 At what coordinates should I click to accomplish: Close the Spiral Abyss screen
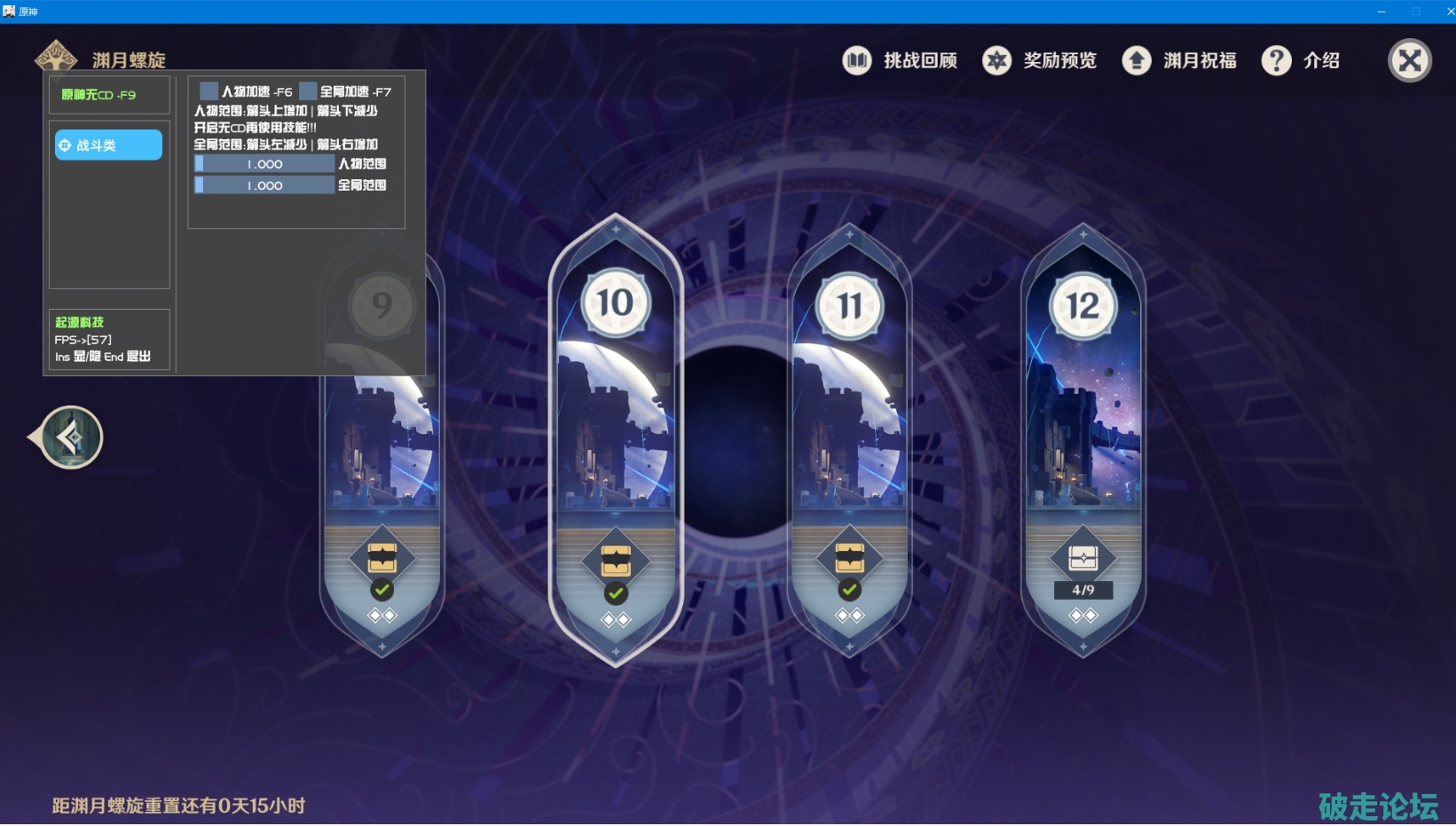1409,61
